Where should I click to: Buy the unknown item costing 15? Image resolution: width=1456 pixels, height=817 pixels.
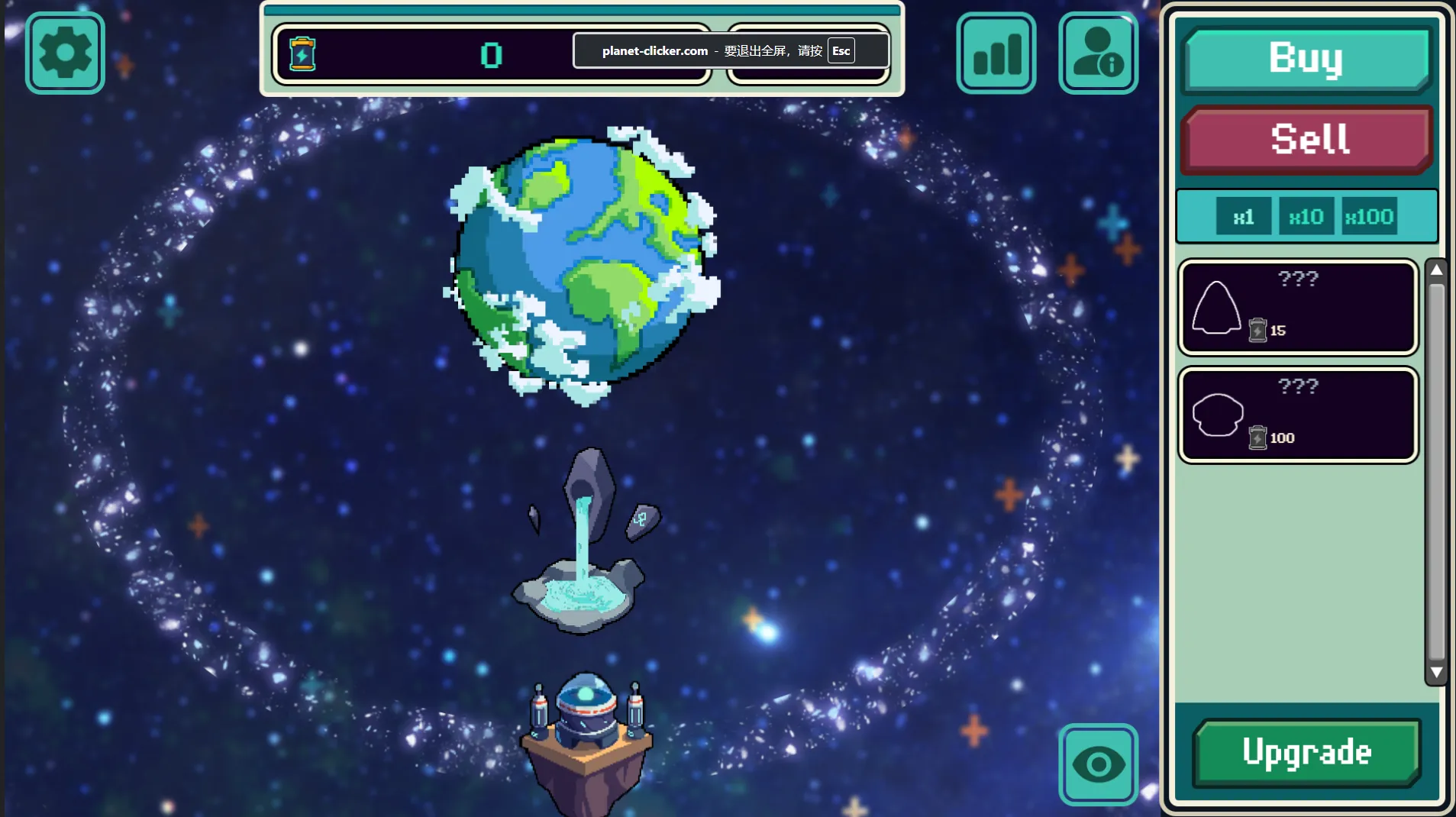1298,308
